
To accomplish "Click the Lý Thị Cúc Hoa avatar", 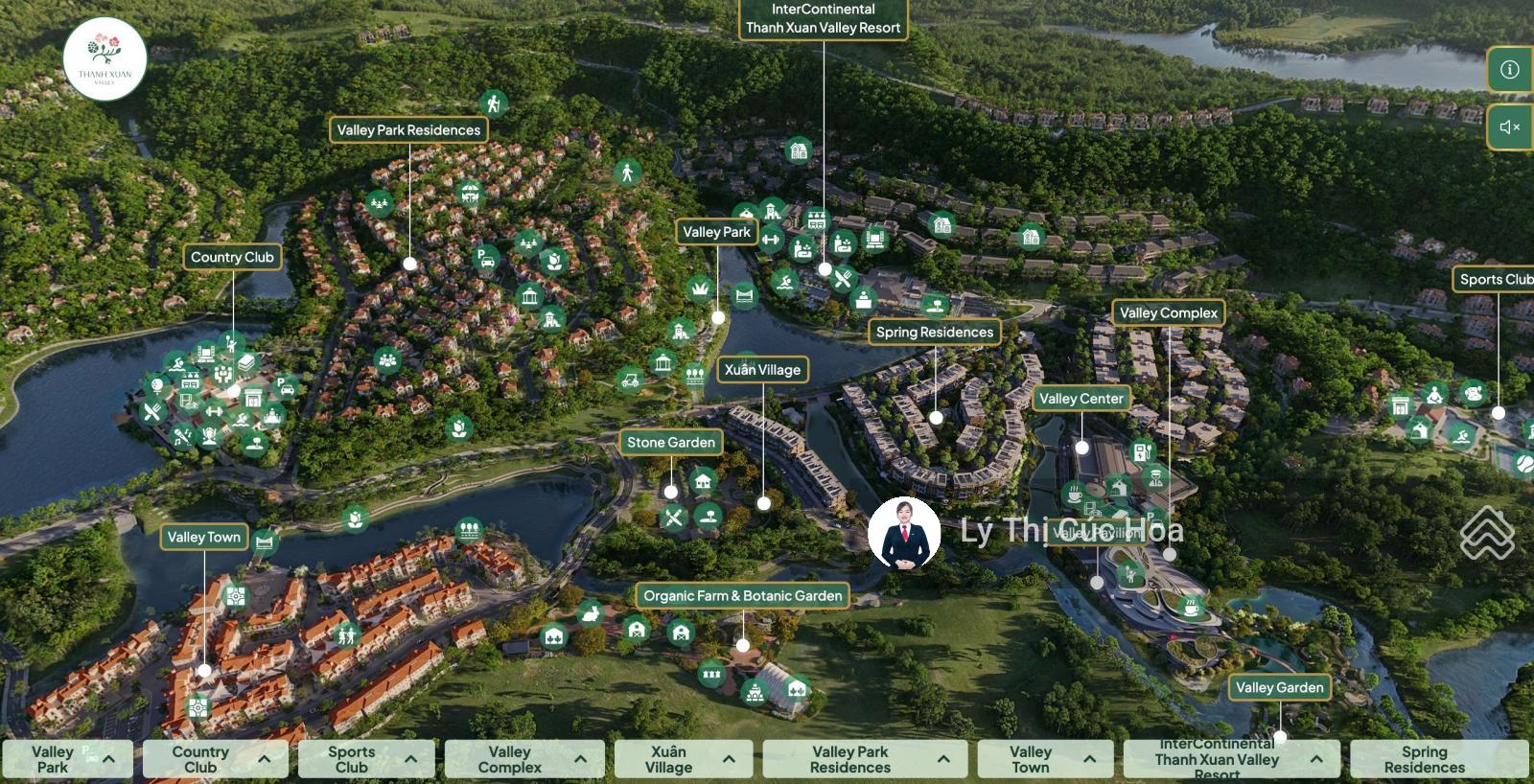I will 903,534.
